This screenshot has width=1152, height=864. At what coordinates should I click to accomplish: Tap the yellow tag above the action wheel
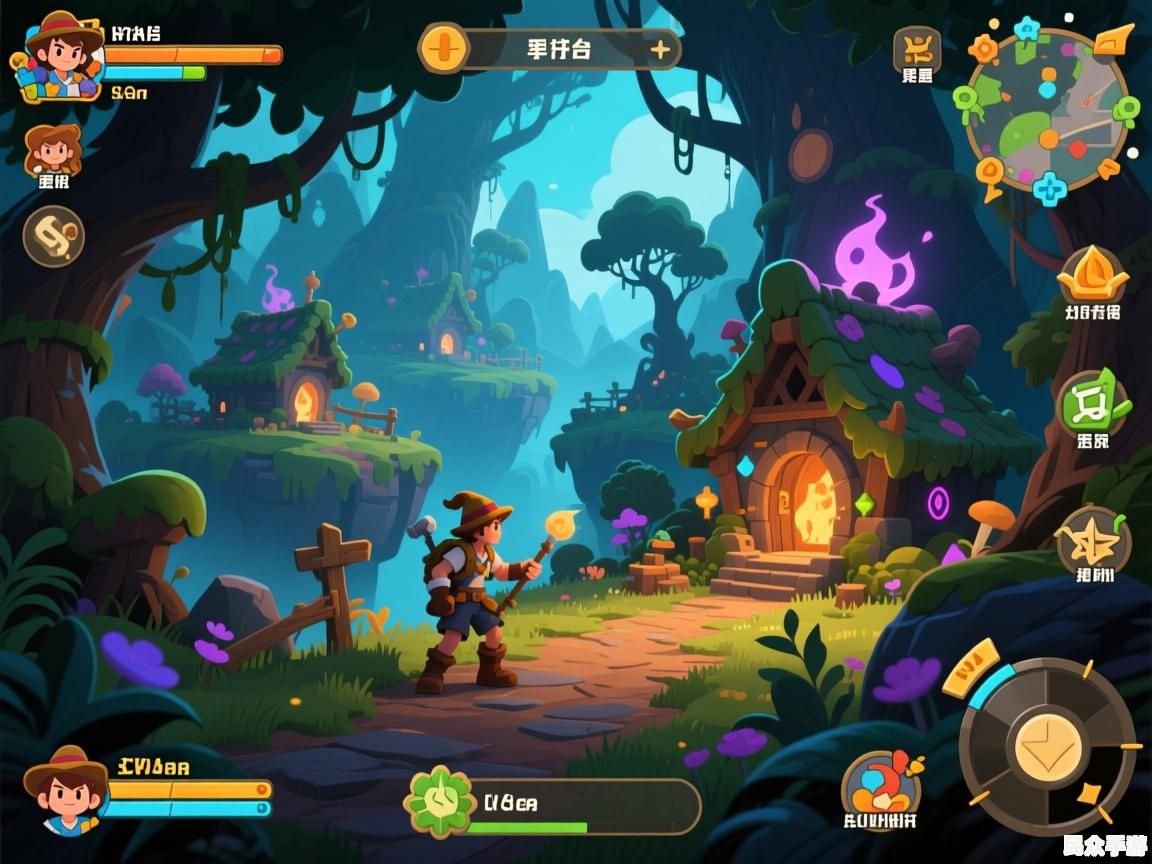pyautogui.click(x=969, y=667)
